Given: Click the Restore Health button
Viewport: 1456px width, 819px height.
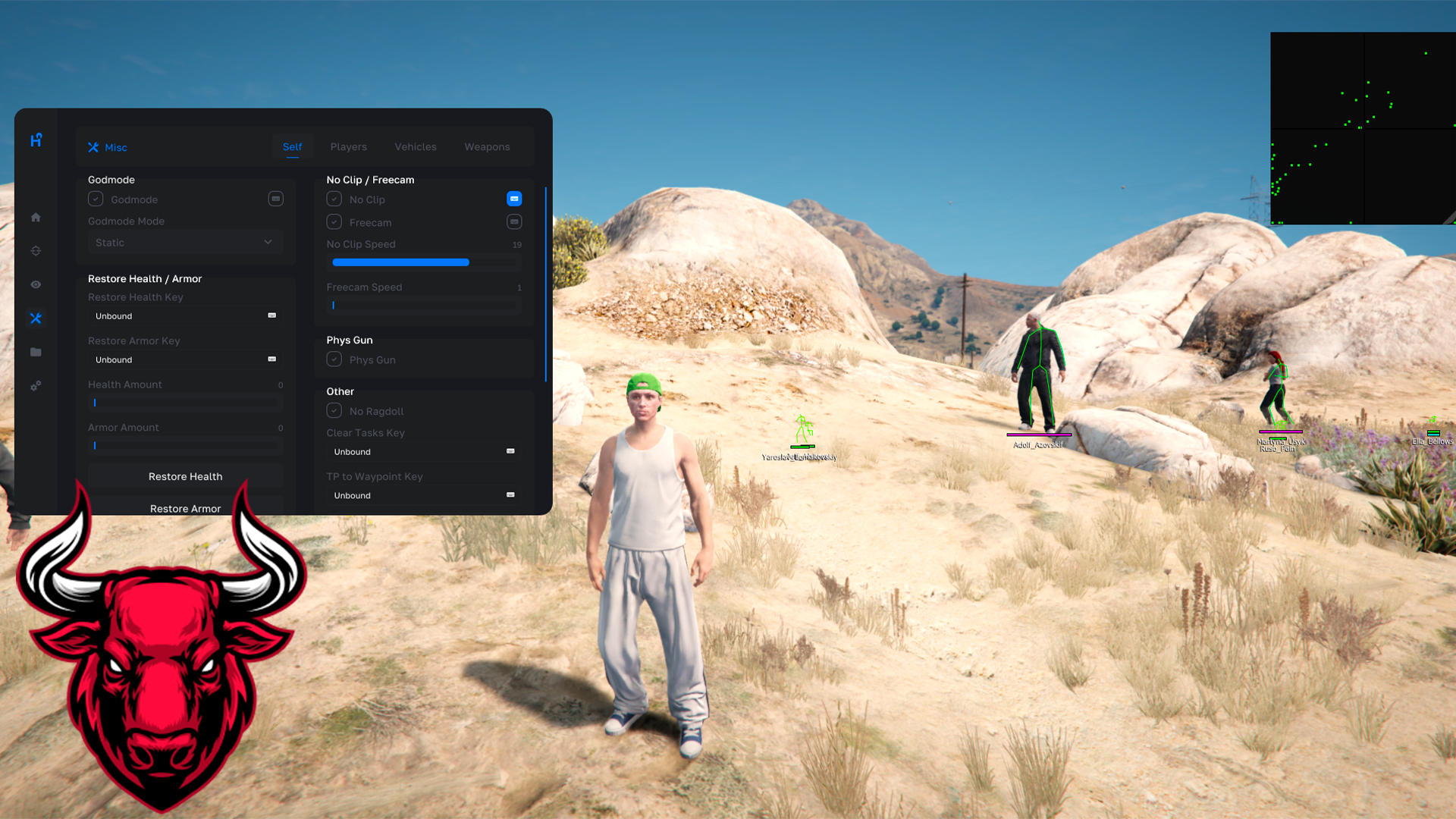Looking at the screenshot, I should click(x=185, y=476).
